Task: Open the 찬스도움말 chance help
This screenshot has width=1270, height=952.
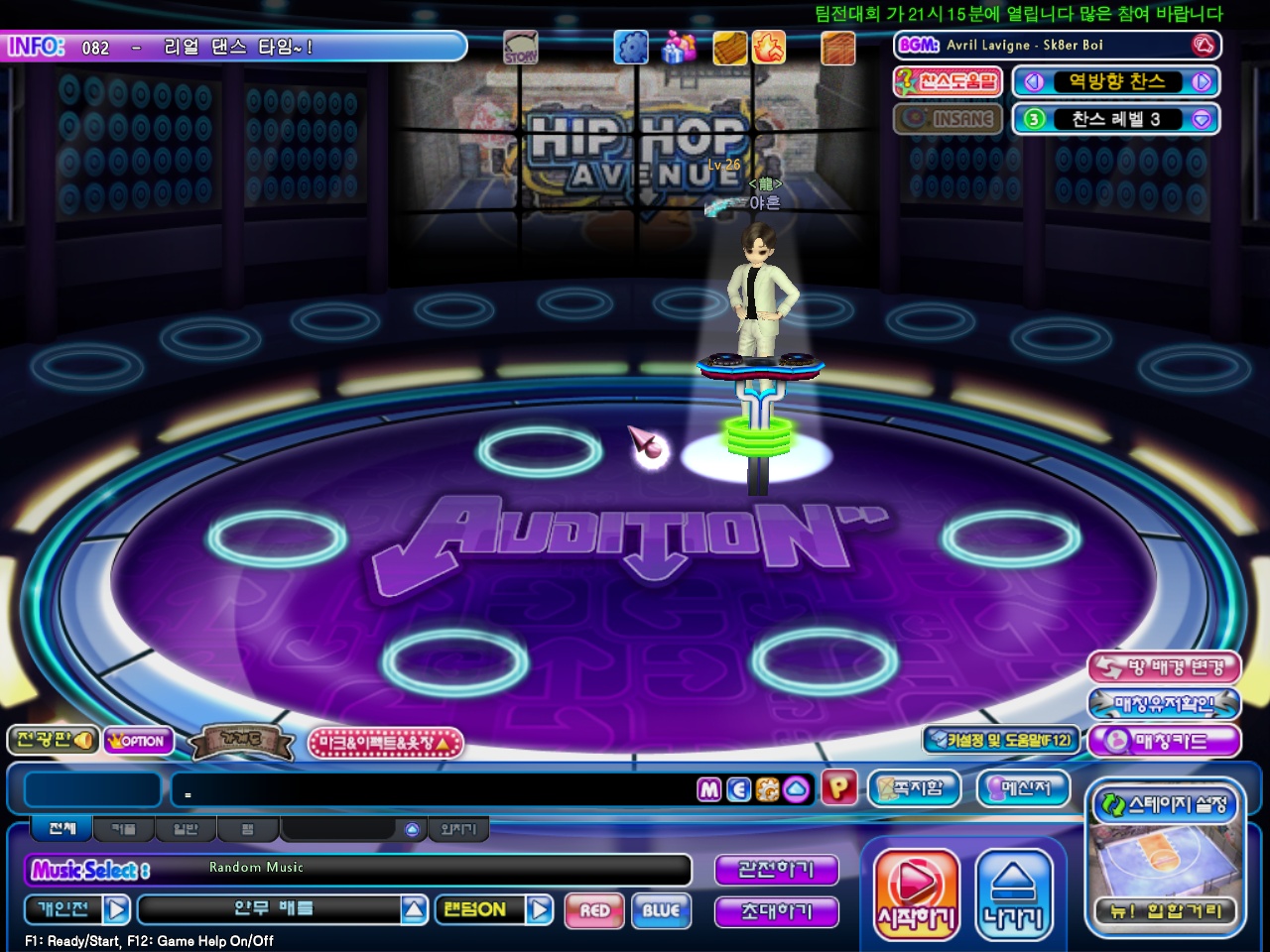Action: (x=948, y=82)
